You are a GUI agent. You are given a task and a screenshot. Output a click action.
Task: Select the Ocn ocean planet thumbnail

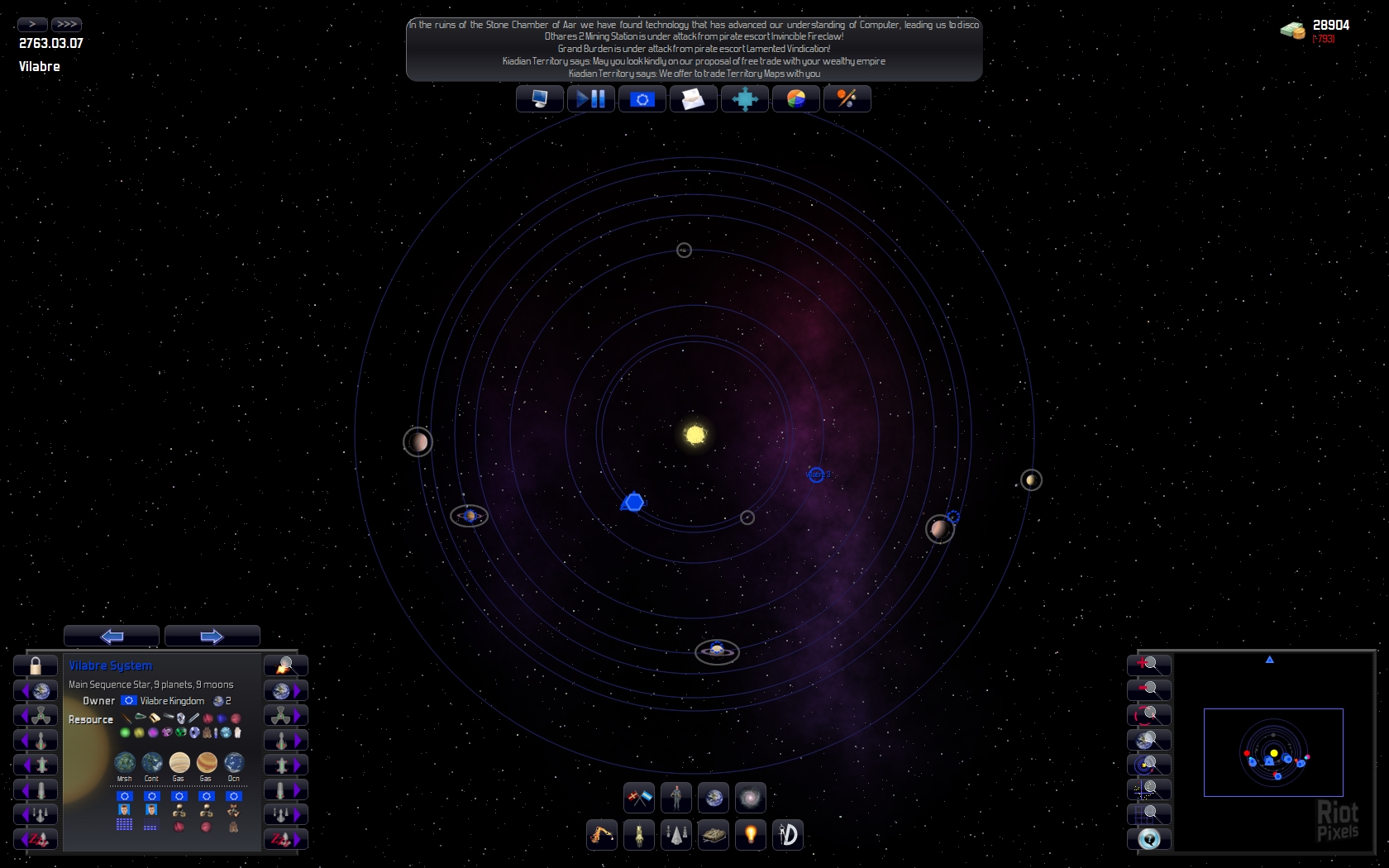[x=234, y=762]
